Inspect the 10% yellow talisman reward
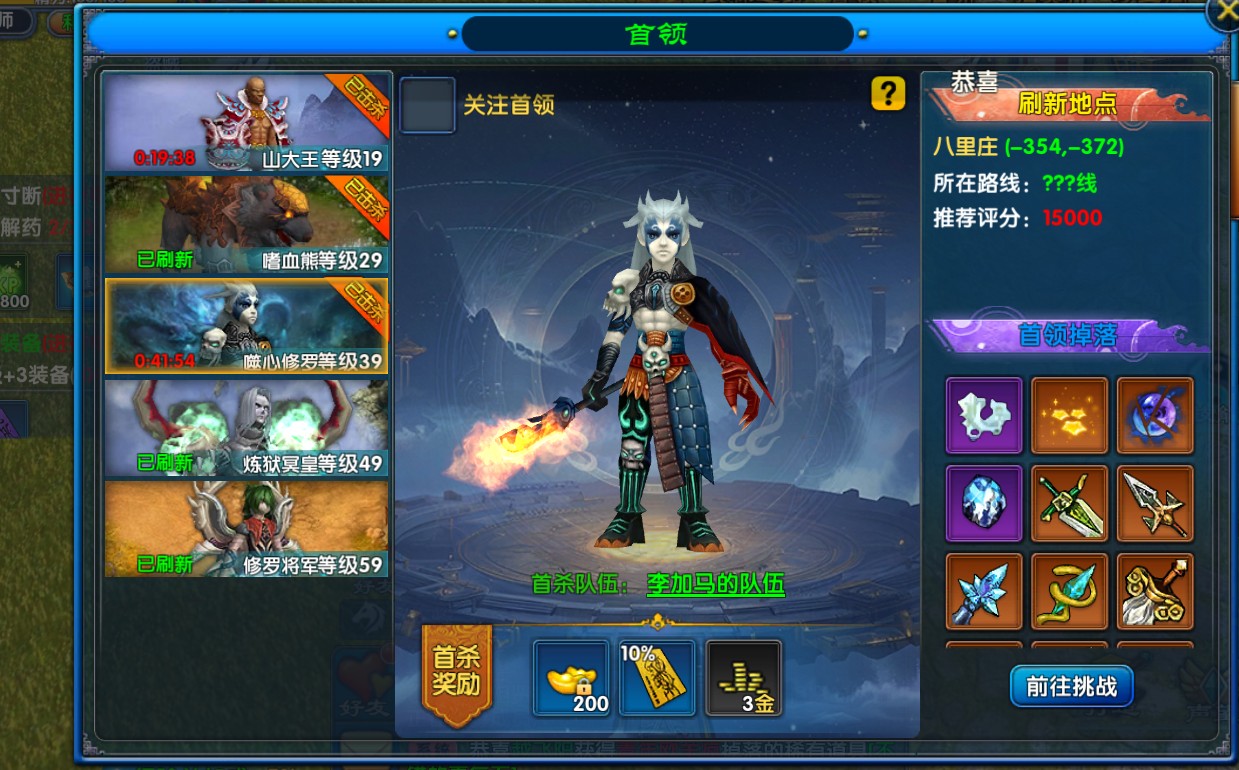 [657, 679]
